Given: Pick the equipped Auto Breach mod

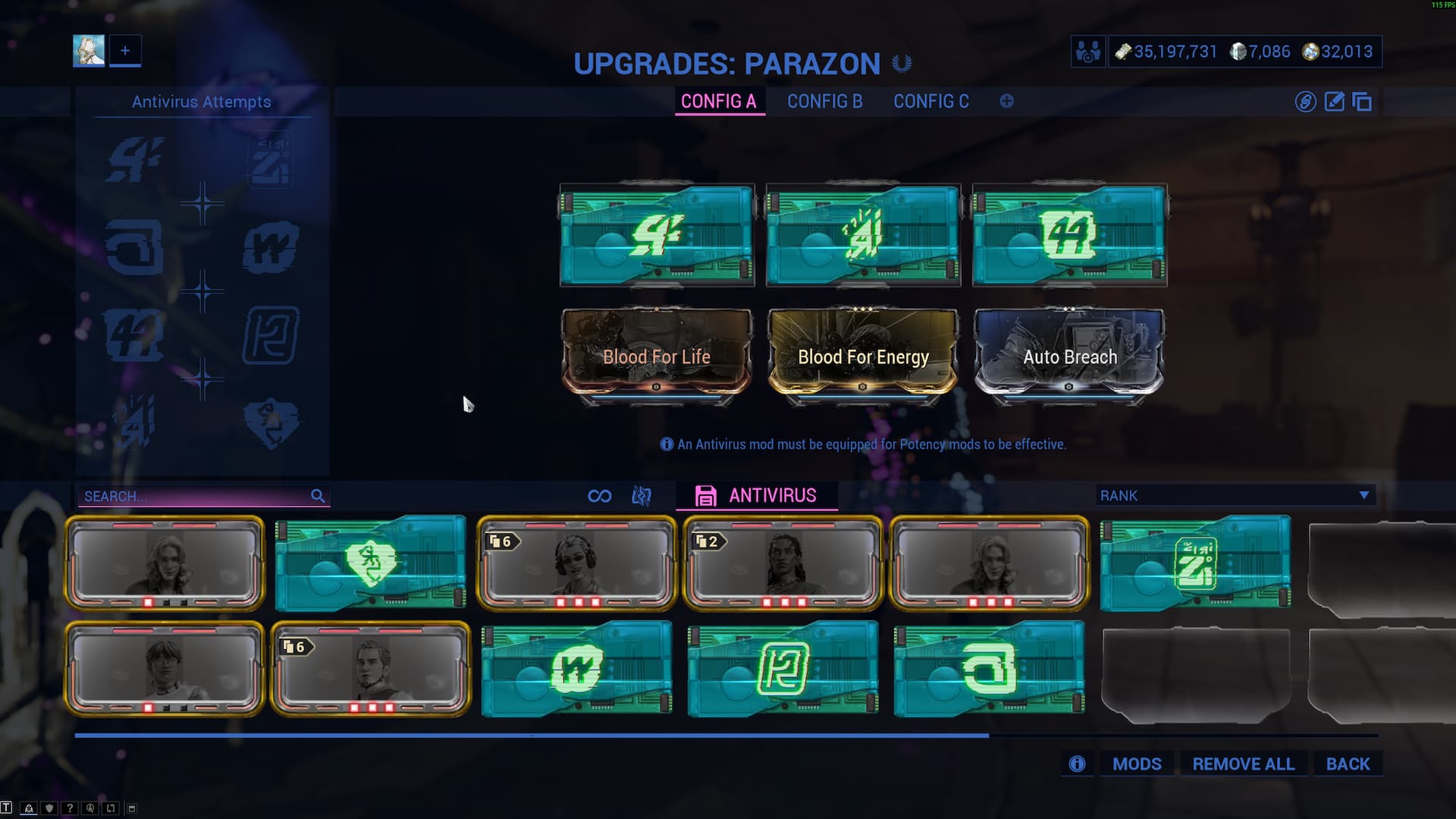Looking at the screenshot, I should coord(1069,354).
